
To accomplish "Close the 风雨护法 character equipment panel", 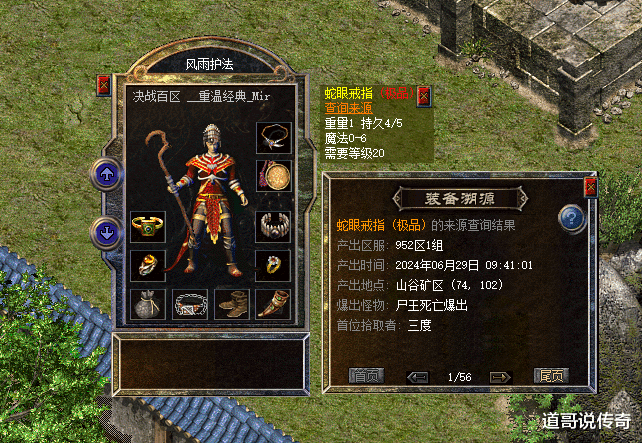I will (x=104, y=85).
